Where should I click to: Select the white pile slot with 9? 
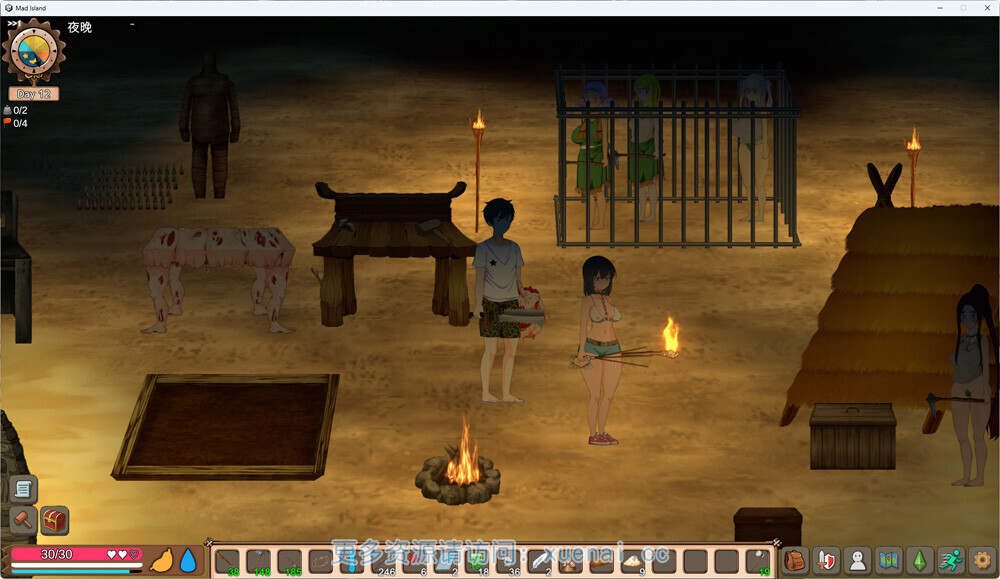633,562
